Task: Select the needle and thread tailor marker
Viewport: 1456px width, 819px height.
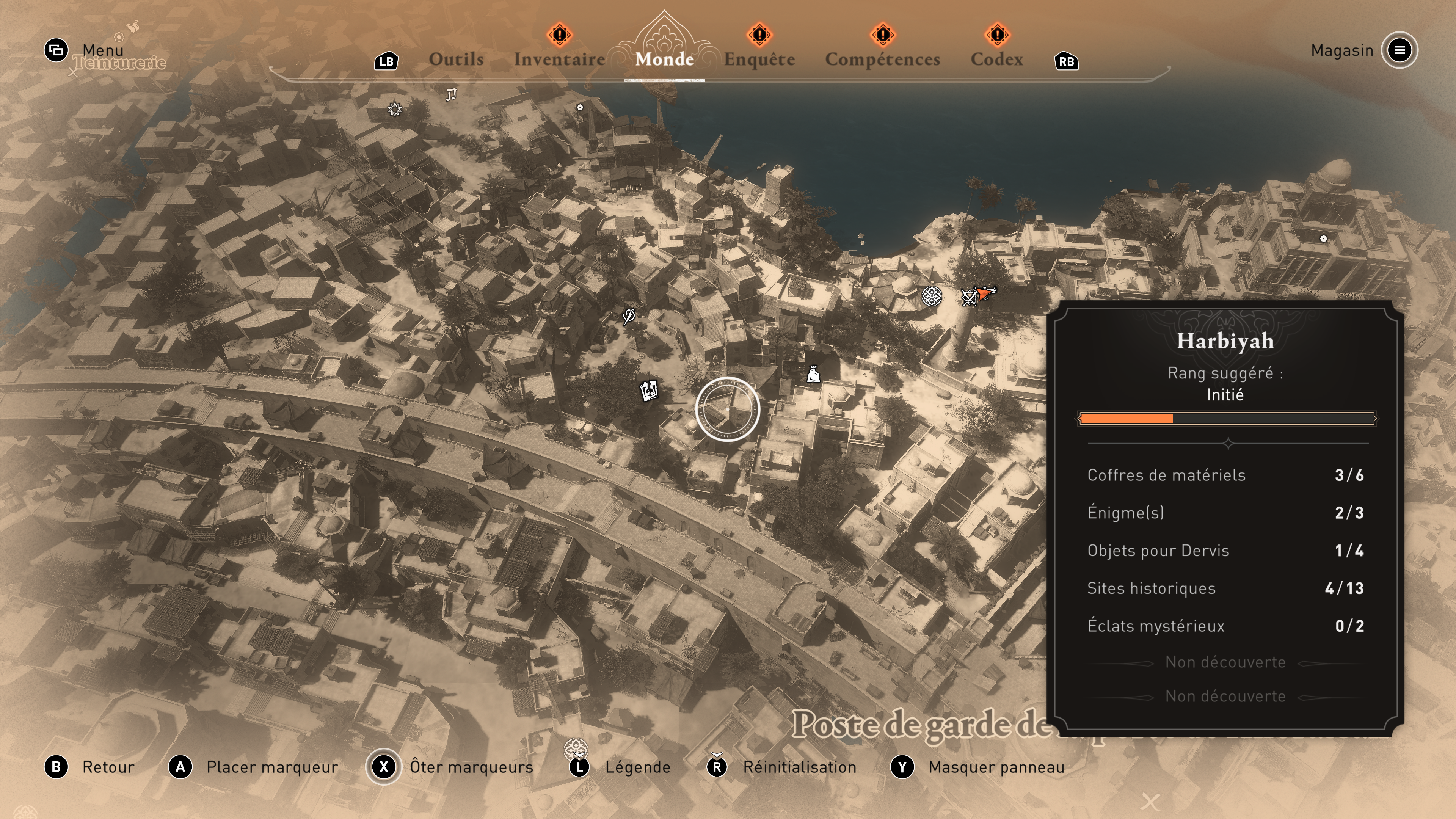Action: [x=629, y=315]
